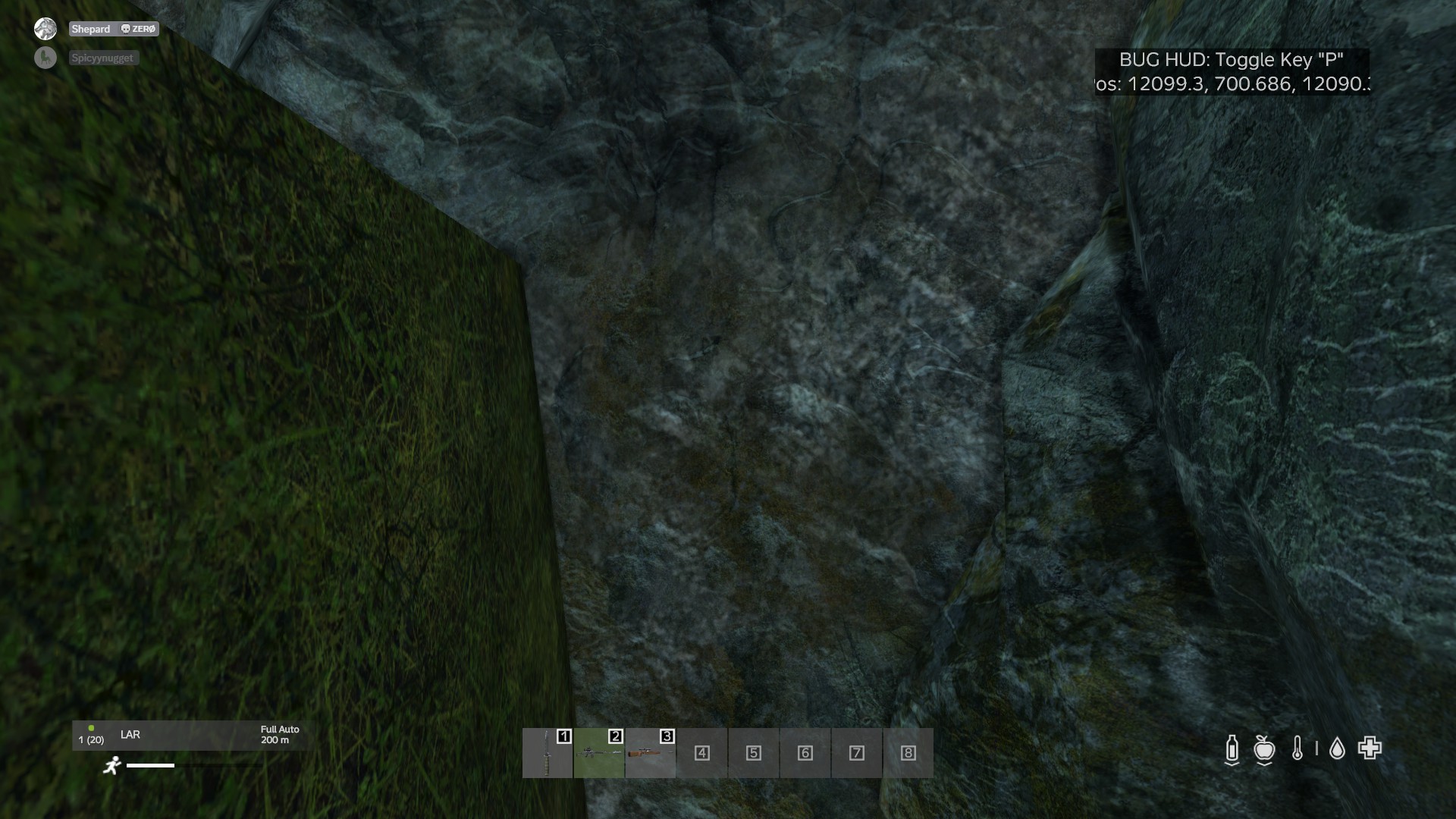The image size is (1456, 819).
Task: Check the thermometer temperature icon
Action: [x=1298, y=749]
